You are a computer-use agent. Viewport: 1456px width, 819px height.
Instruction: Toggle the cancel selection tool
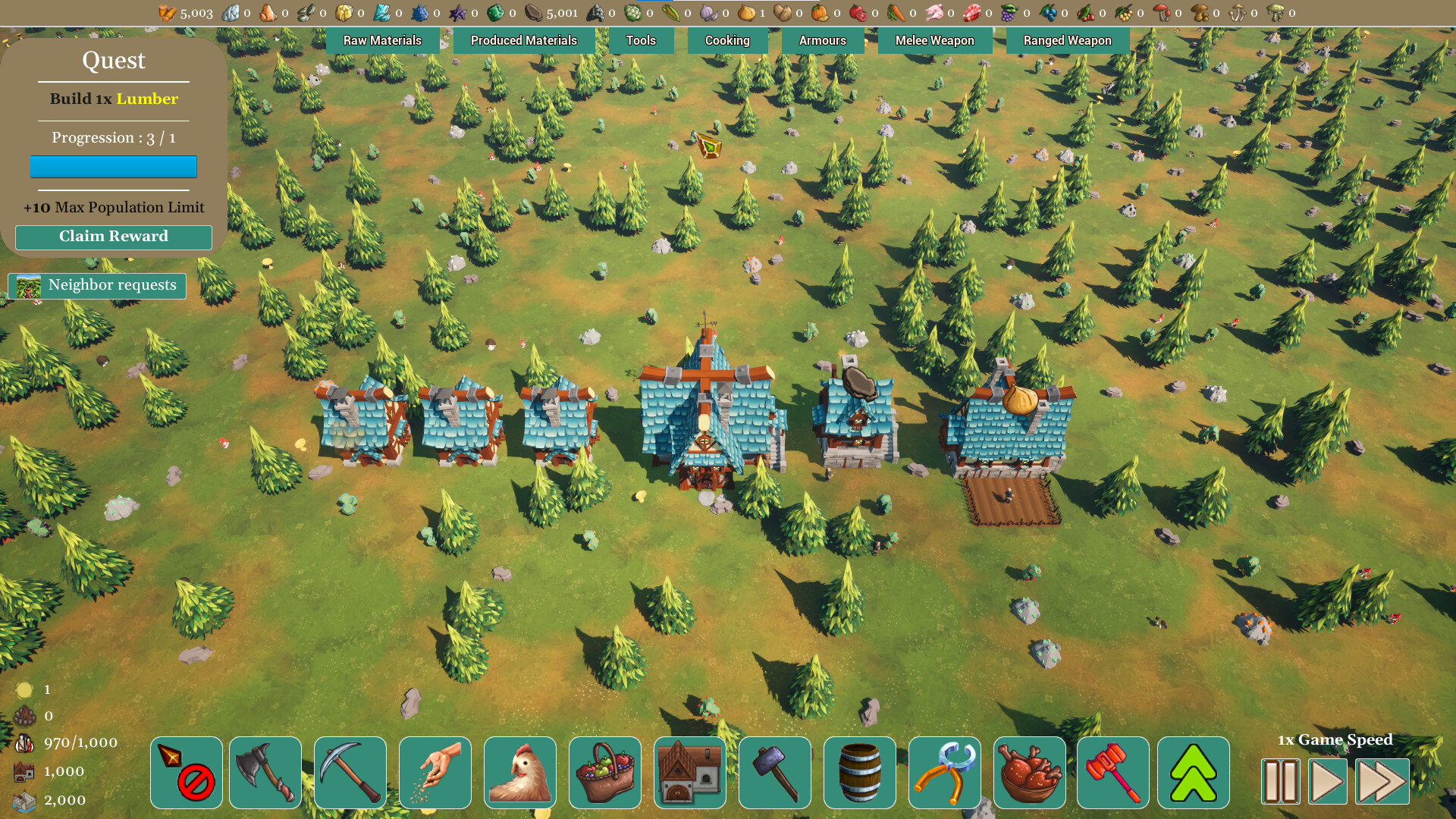pyautogui.click(x=186, y=772)
